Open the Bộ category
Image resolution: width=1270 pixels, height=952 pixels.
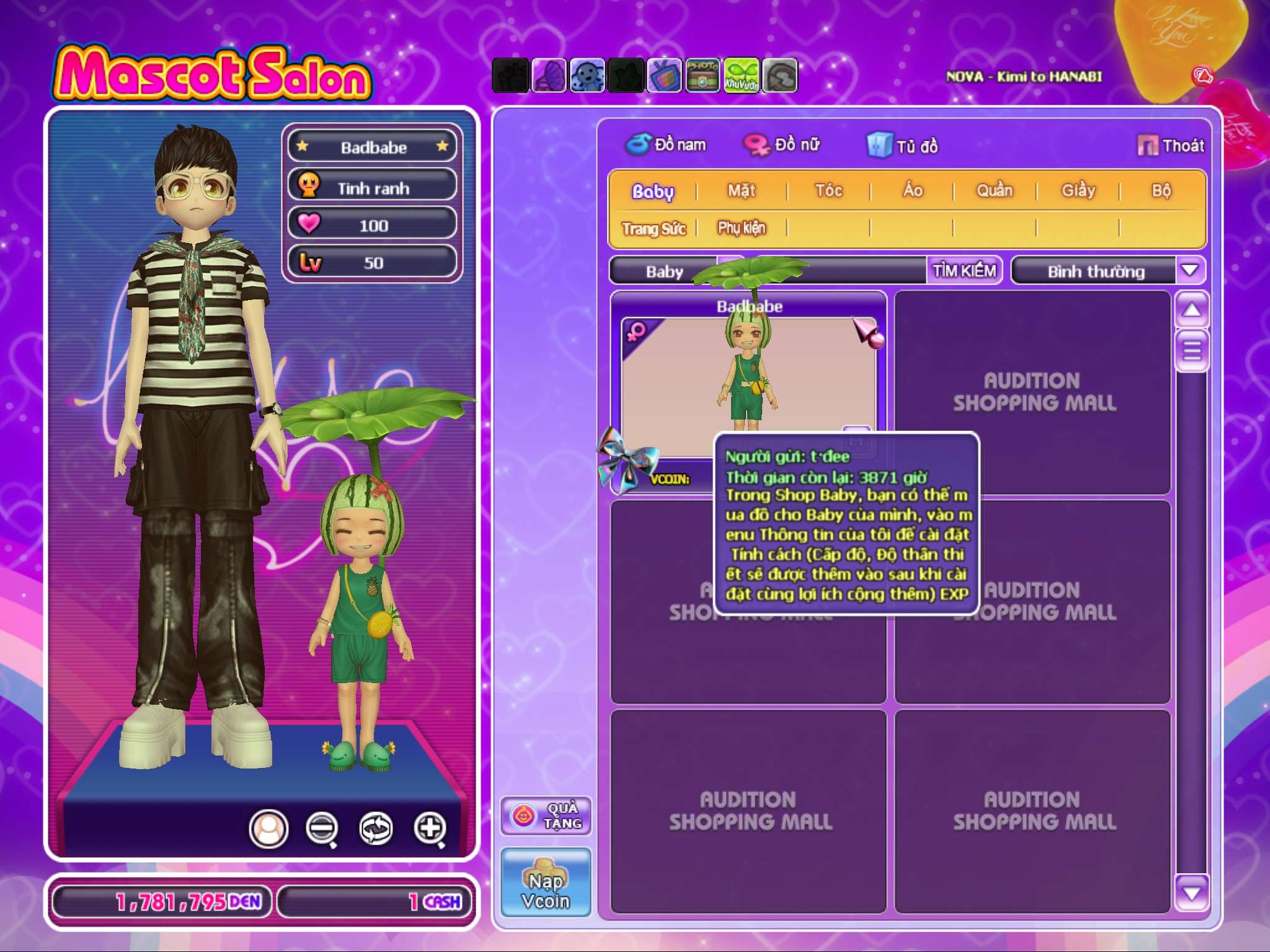[x=1161, y=191]
